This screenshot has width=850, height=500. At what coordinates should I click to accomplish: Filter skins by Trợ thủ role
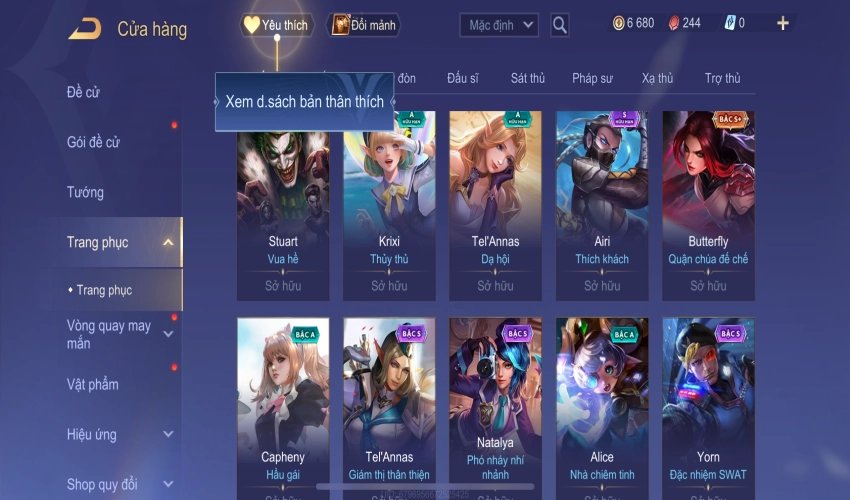[x=722, y=78]
